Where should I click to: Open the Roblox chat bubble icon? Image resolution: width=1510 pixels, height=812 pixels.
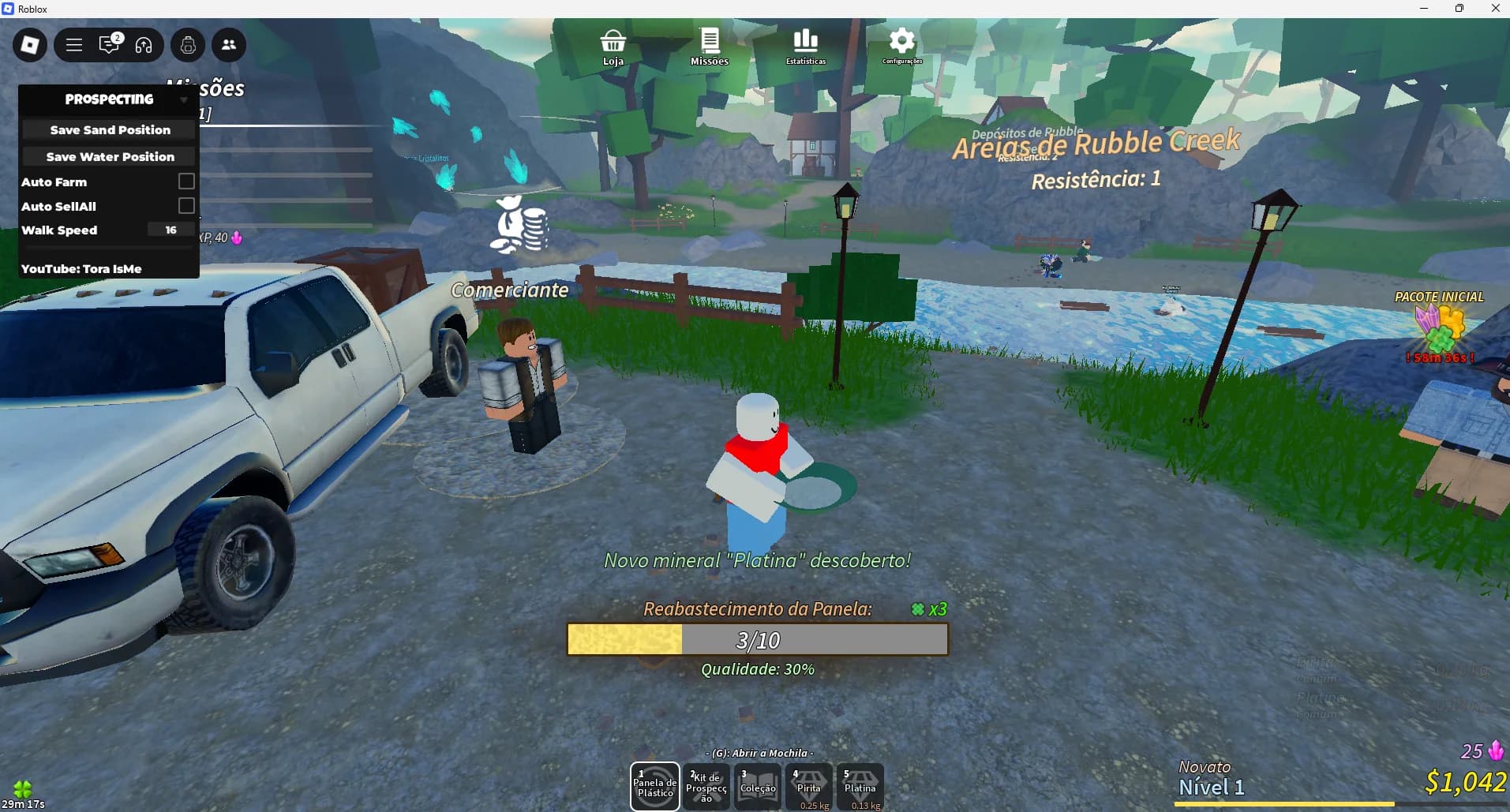(x=109, y=45)
